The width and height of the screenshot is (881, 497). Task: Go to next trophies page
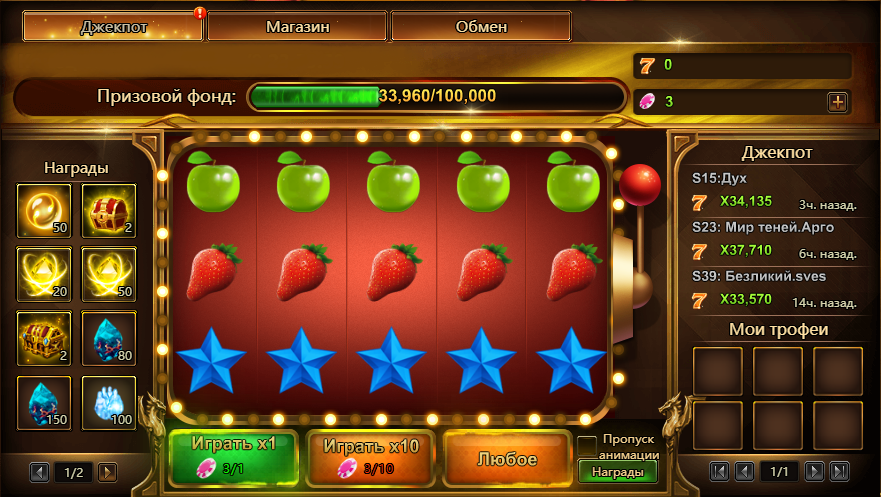(x=815, y=471)
